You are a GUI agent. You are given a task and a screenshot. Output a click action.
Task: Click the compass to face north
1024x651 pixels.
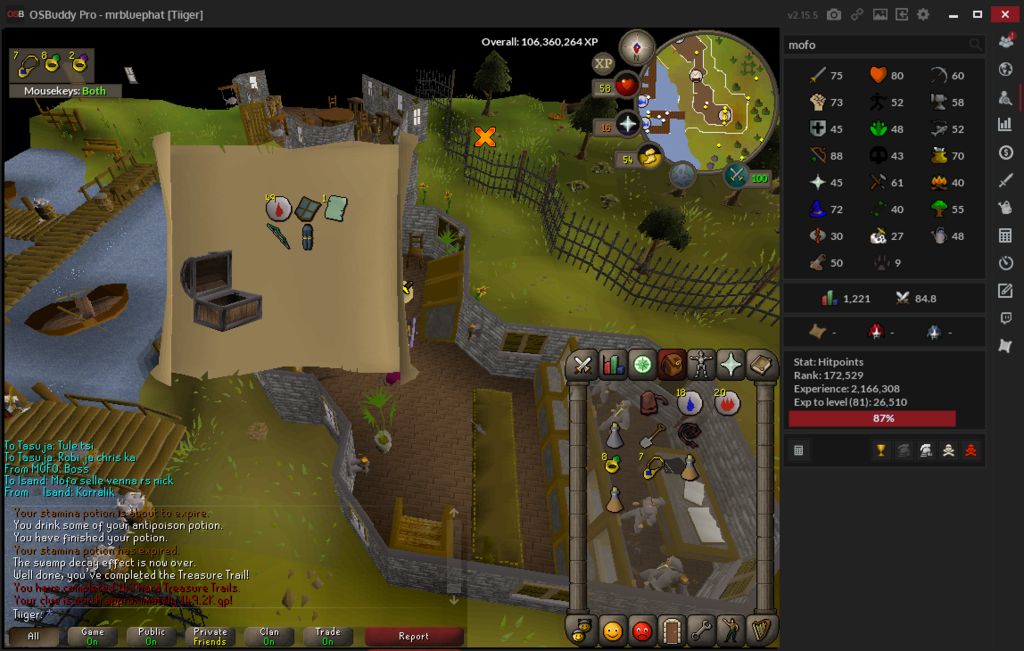point(636,47)
